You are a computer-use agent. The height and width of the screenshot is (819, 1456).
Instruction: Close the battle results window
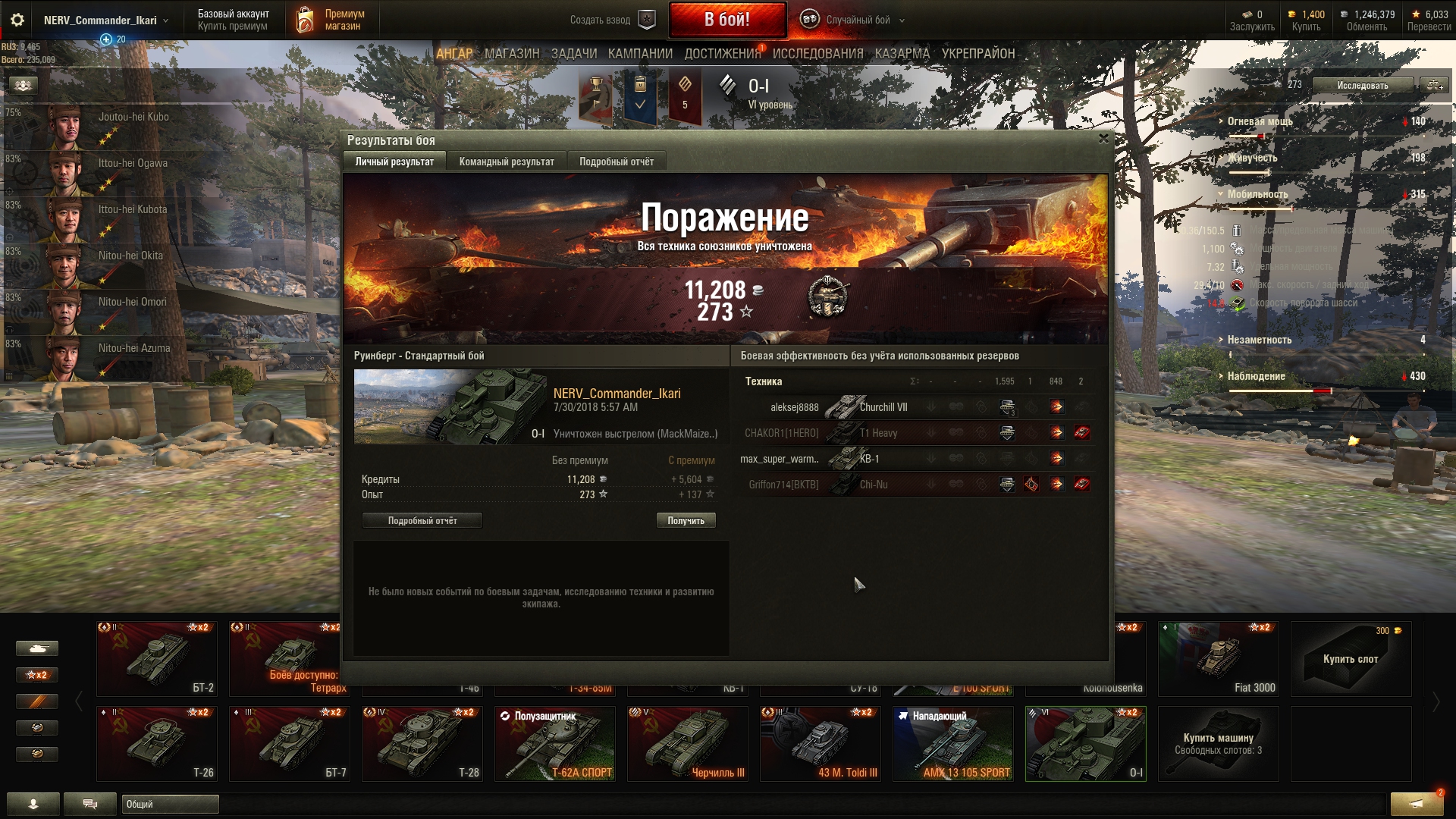[x=1103, y=139]
